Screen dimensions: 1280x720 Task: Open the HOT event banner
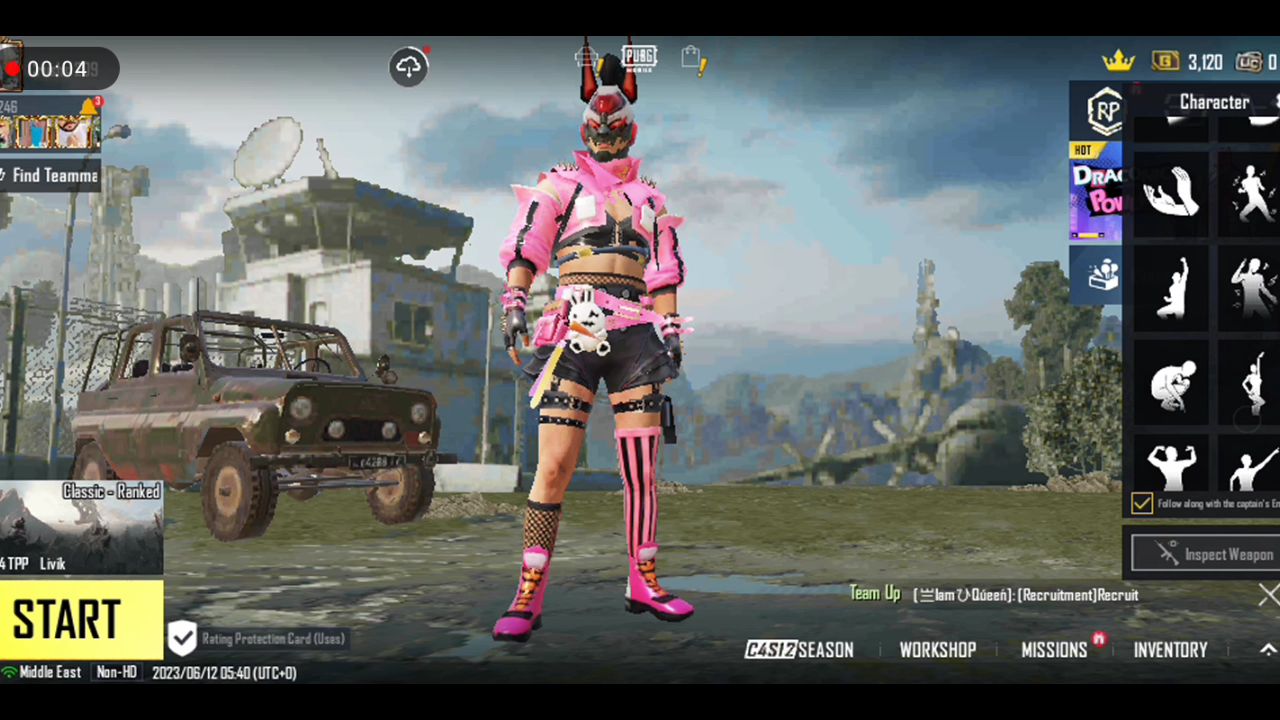click(1096, 190)
